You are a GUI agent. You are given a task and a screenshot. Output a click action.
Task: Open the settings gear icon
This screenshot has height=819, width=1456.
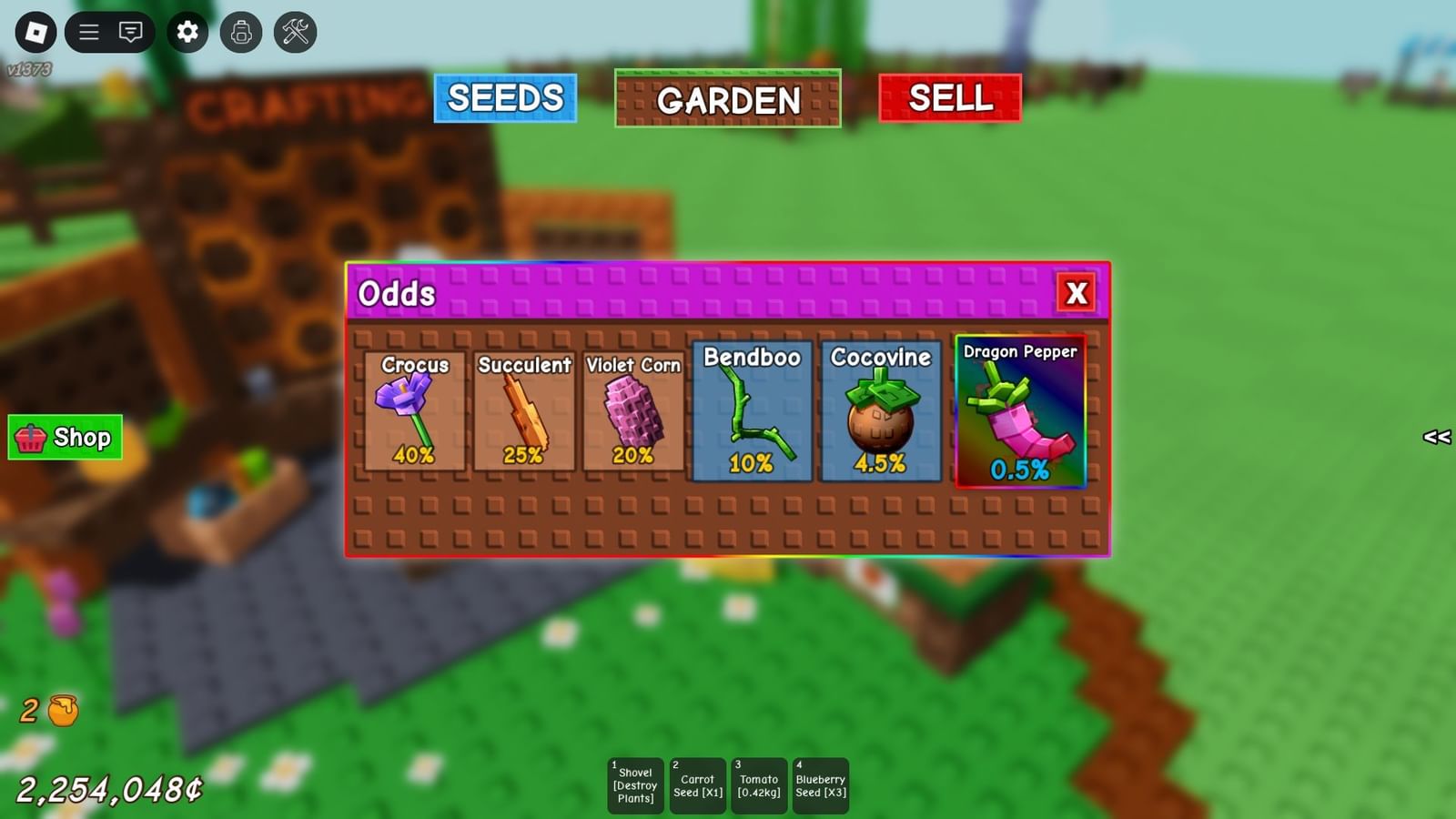187,32
